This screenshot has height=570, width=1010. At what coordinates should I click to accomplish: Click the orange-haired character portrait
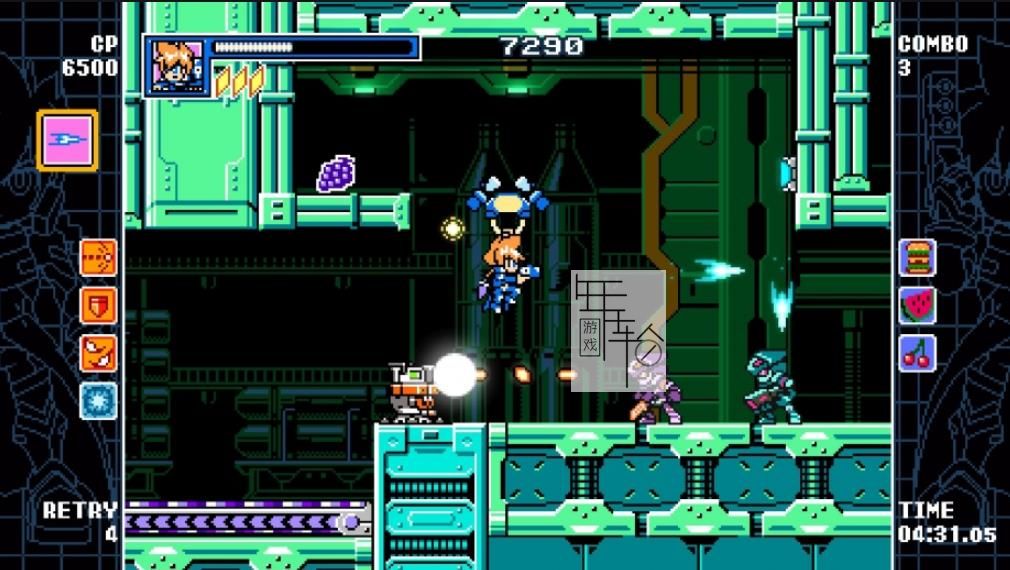pyautogui.click(x=176, y=66)
